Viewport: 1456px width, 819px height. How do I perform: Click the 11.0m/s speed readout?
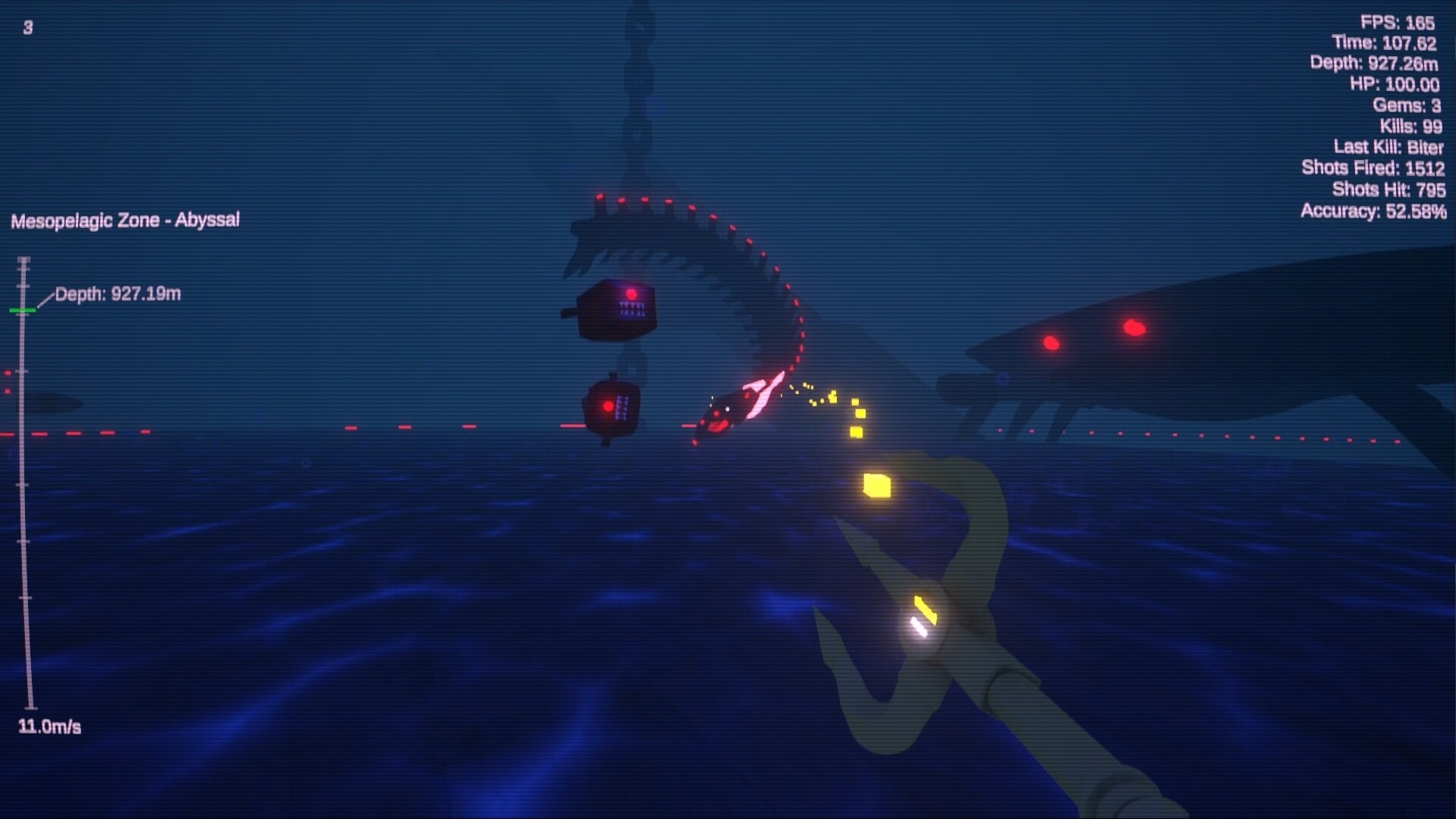49,726
